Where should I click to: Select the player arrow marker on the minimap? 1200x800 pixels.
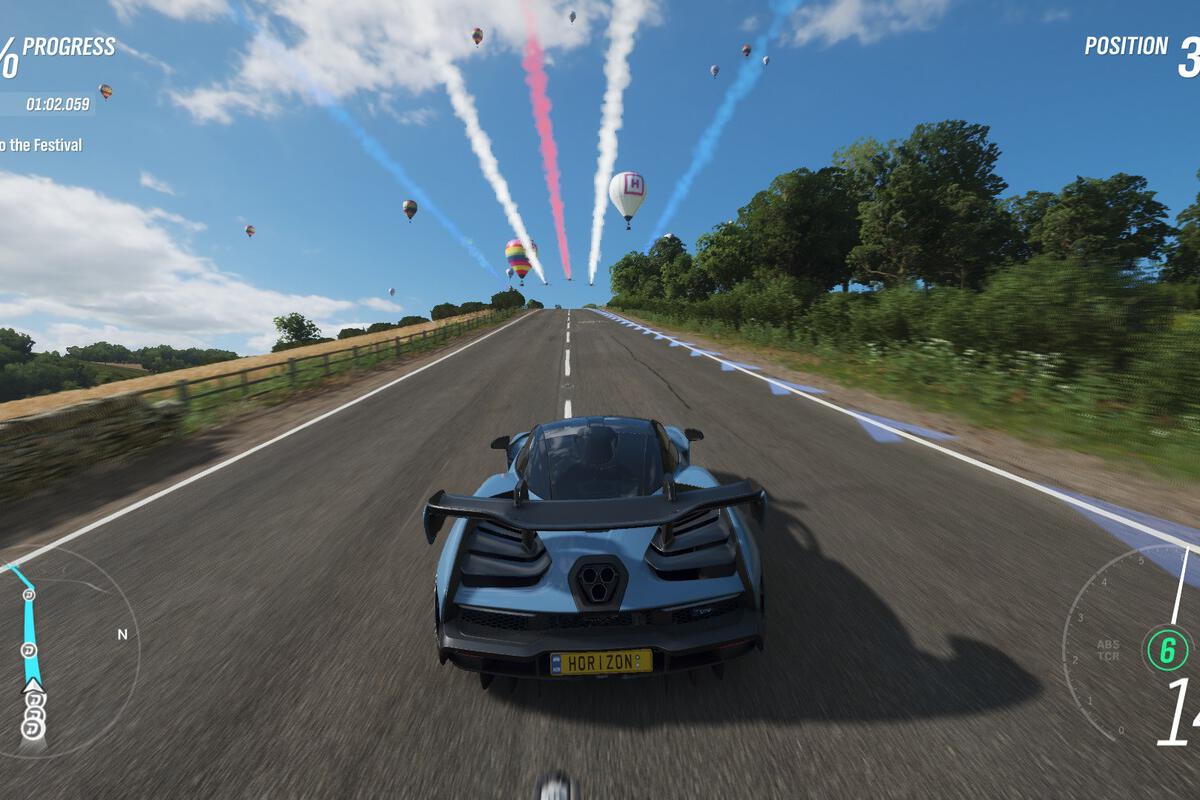coord(34,686)
